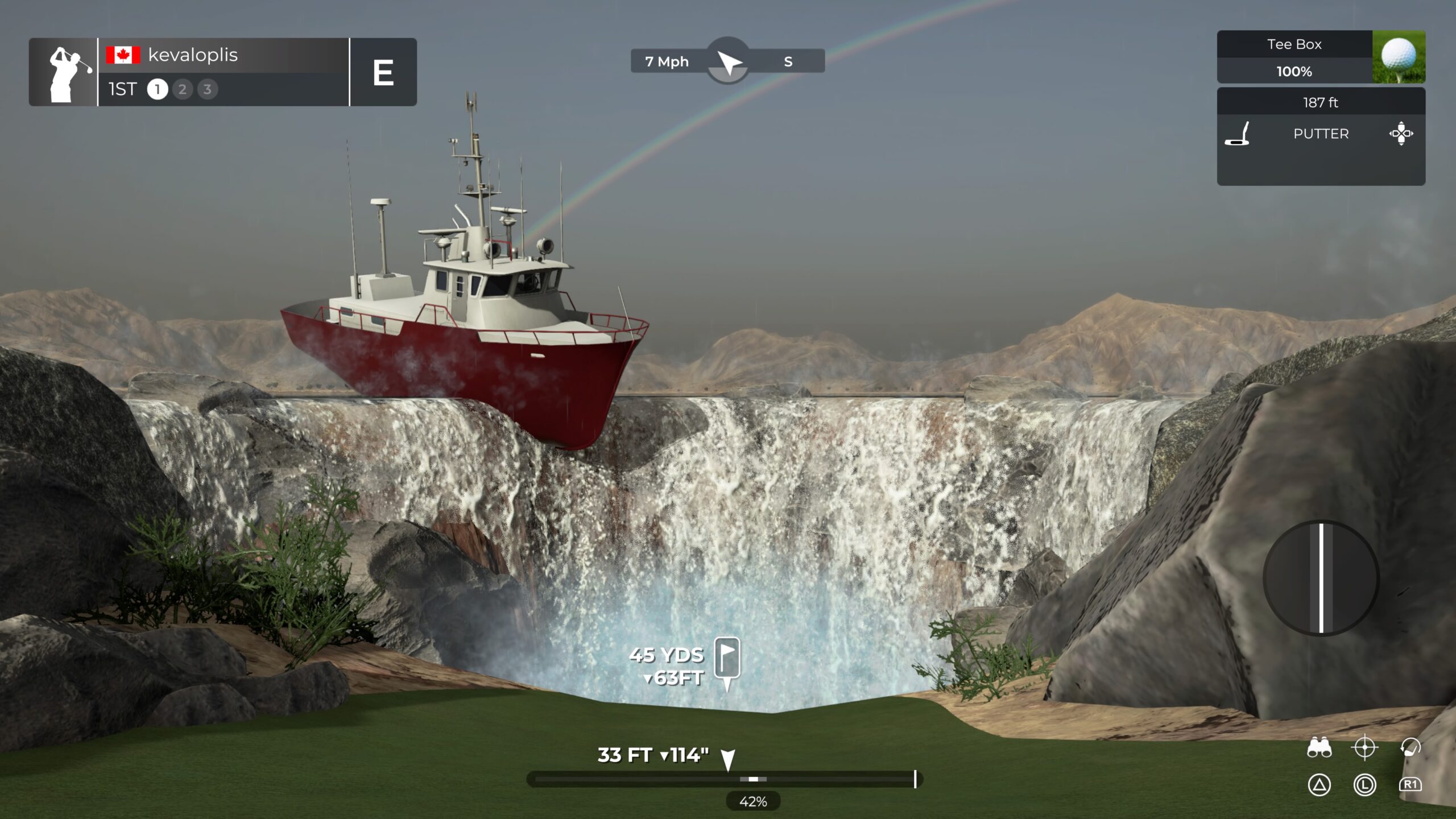
Task: Select the golfer swing icon
Action: point(1410,747)
